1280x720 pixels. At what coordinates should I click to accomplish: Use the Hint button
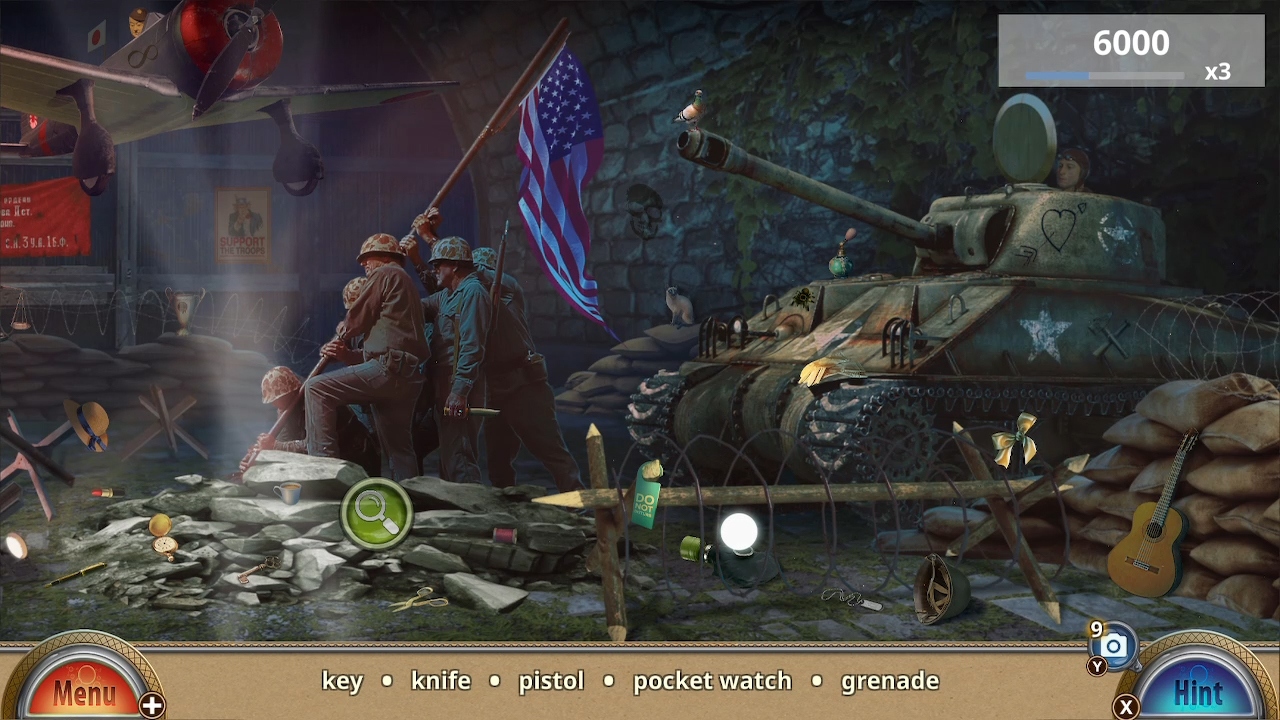(x=1196, y=690)
